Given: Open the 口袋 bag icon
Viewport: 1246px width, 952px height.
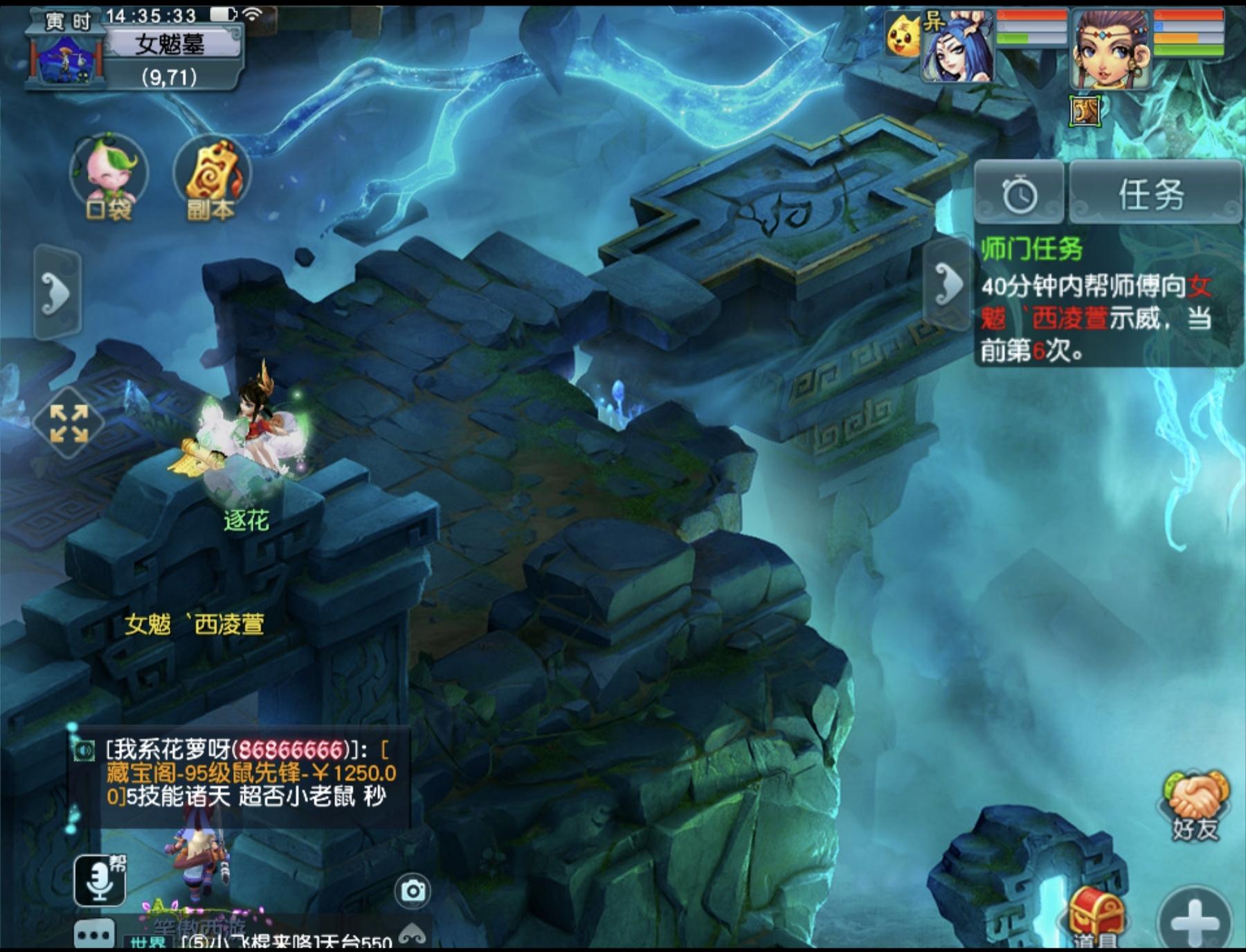Looking at the screenshot, I should coord(109,177).
